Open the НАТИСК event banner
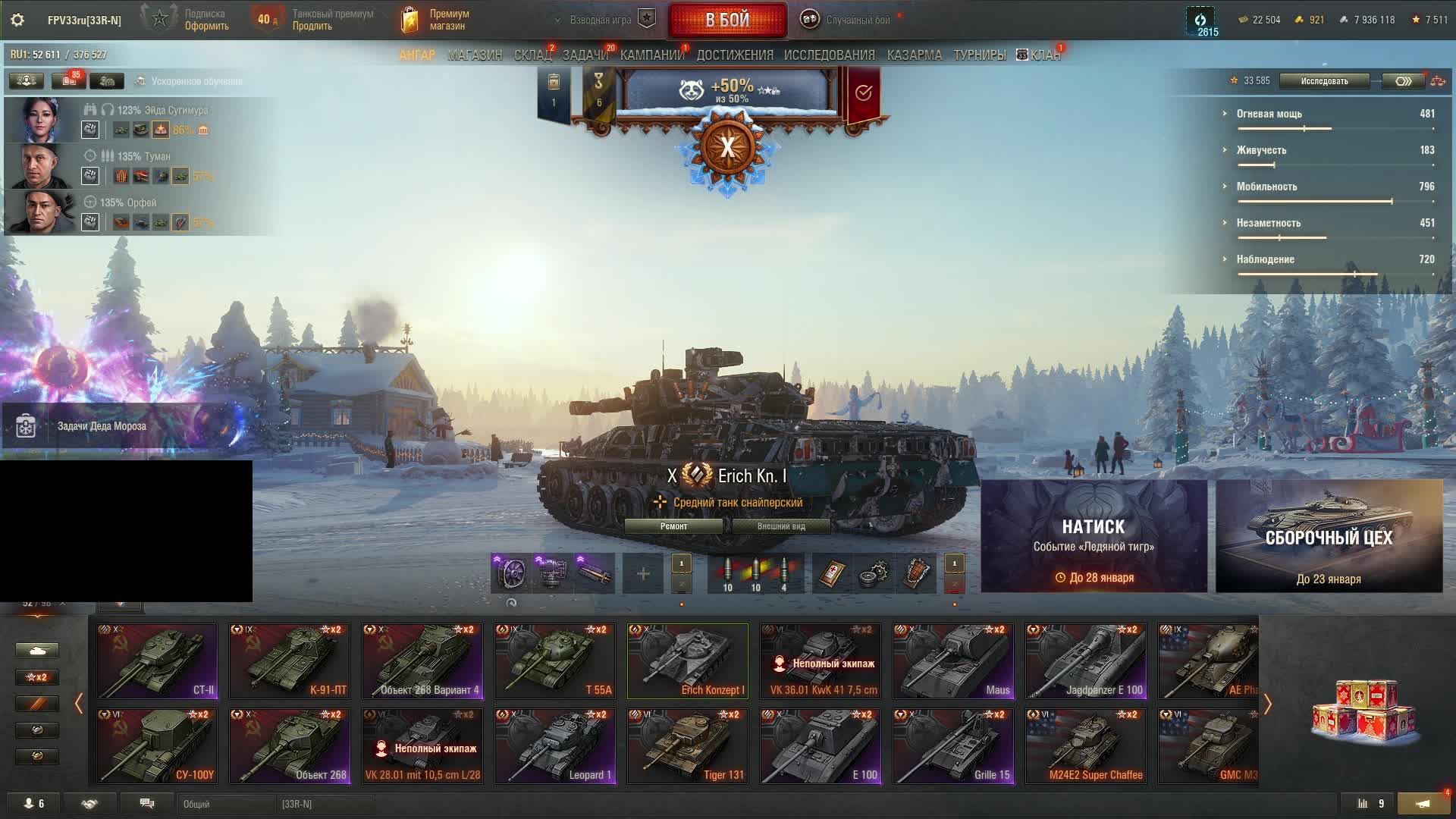 click(1094, 536)
